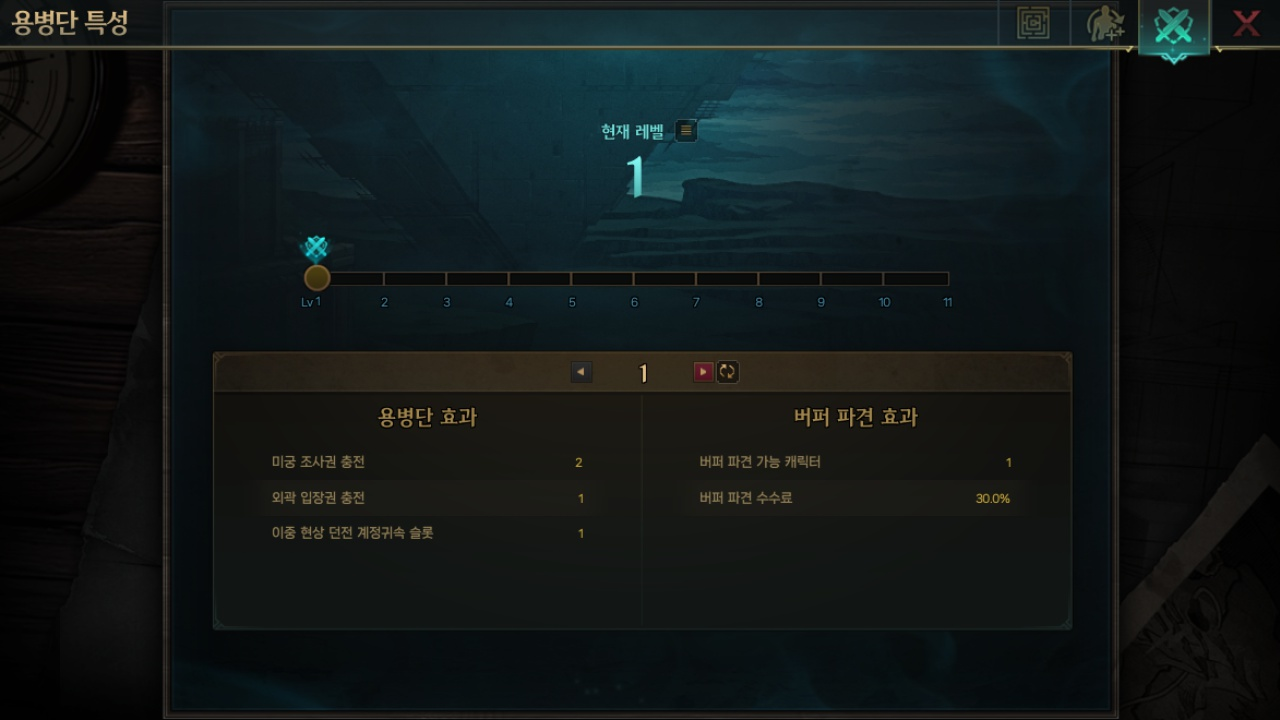Reset the level preview with refresh button
1280x720 pixels.
click(727, 372)
